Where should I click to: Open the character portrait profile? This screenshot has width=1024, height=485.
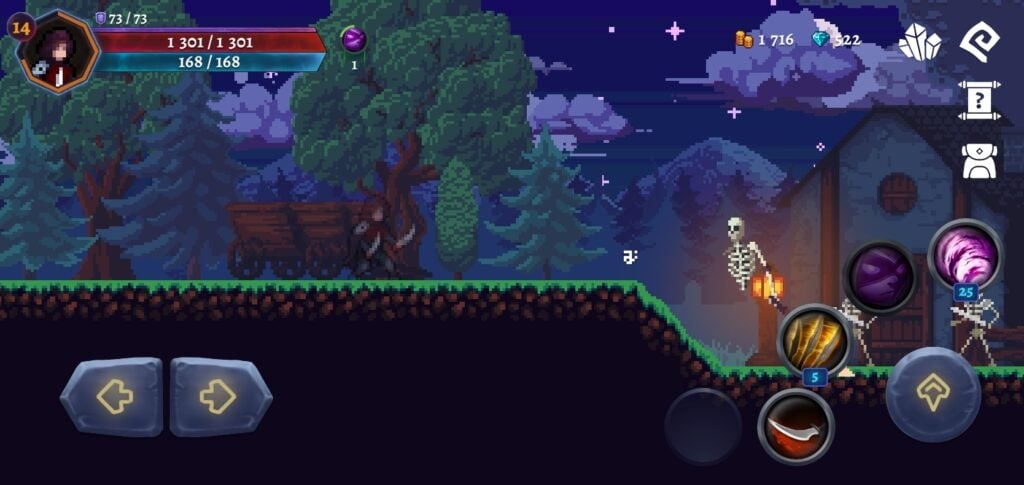60,50
